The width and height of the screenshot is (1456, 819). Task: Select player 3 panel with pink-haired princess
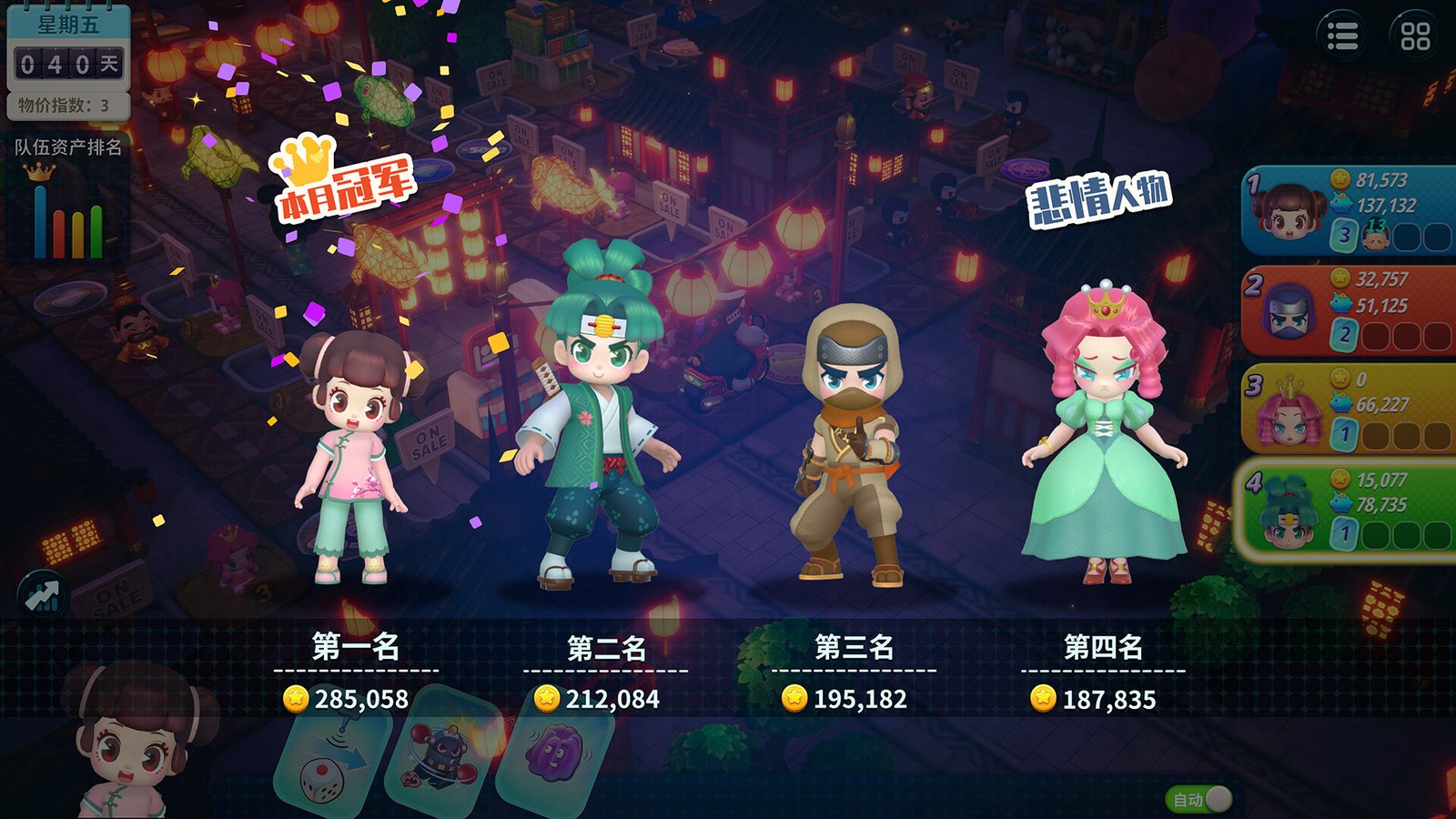pos(1349,409)
